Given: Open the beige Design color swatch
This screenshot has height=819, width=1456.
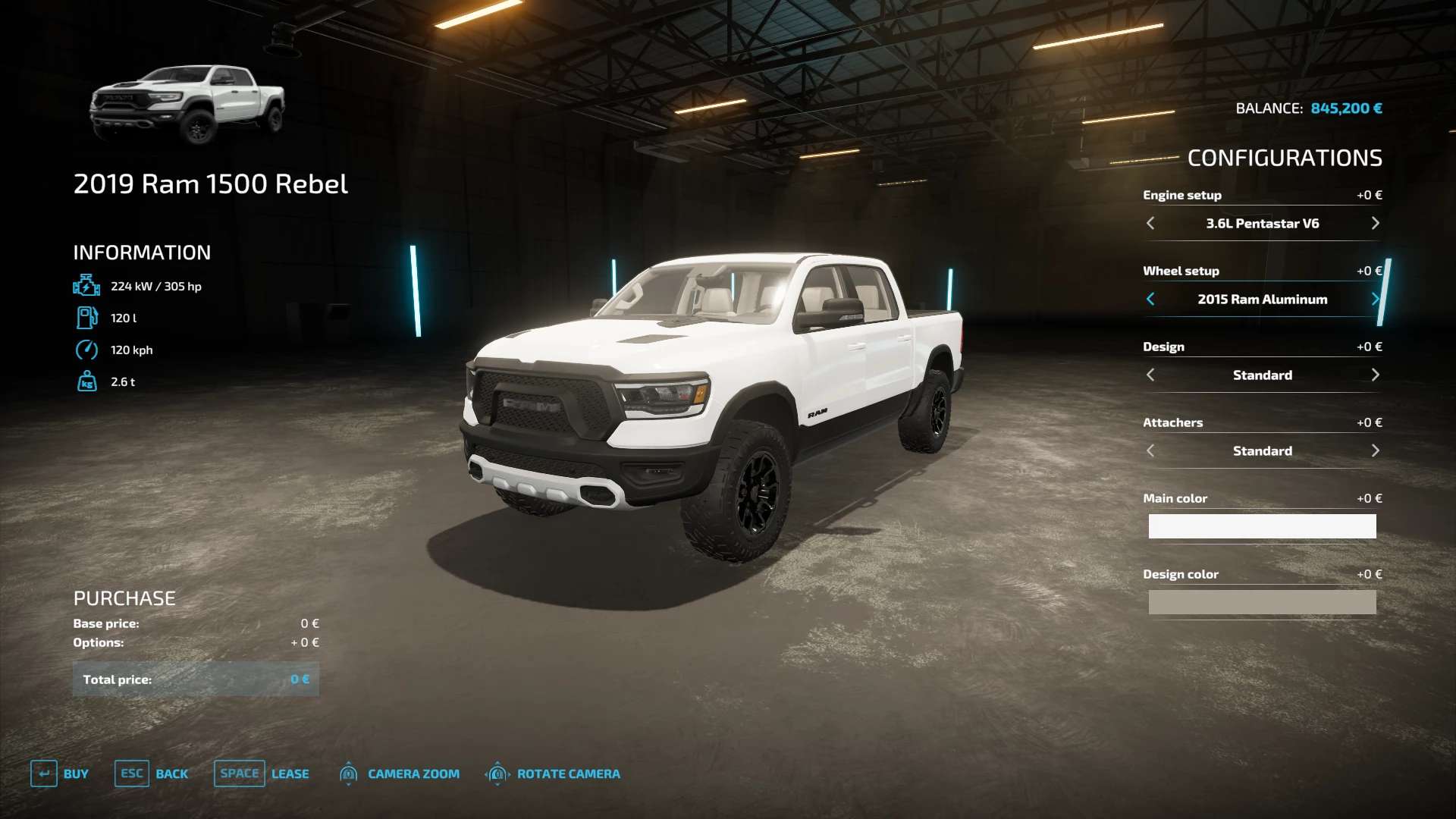Looking at the screenshot, I should (x=1262, y=602).
